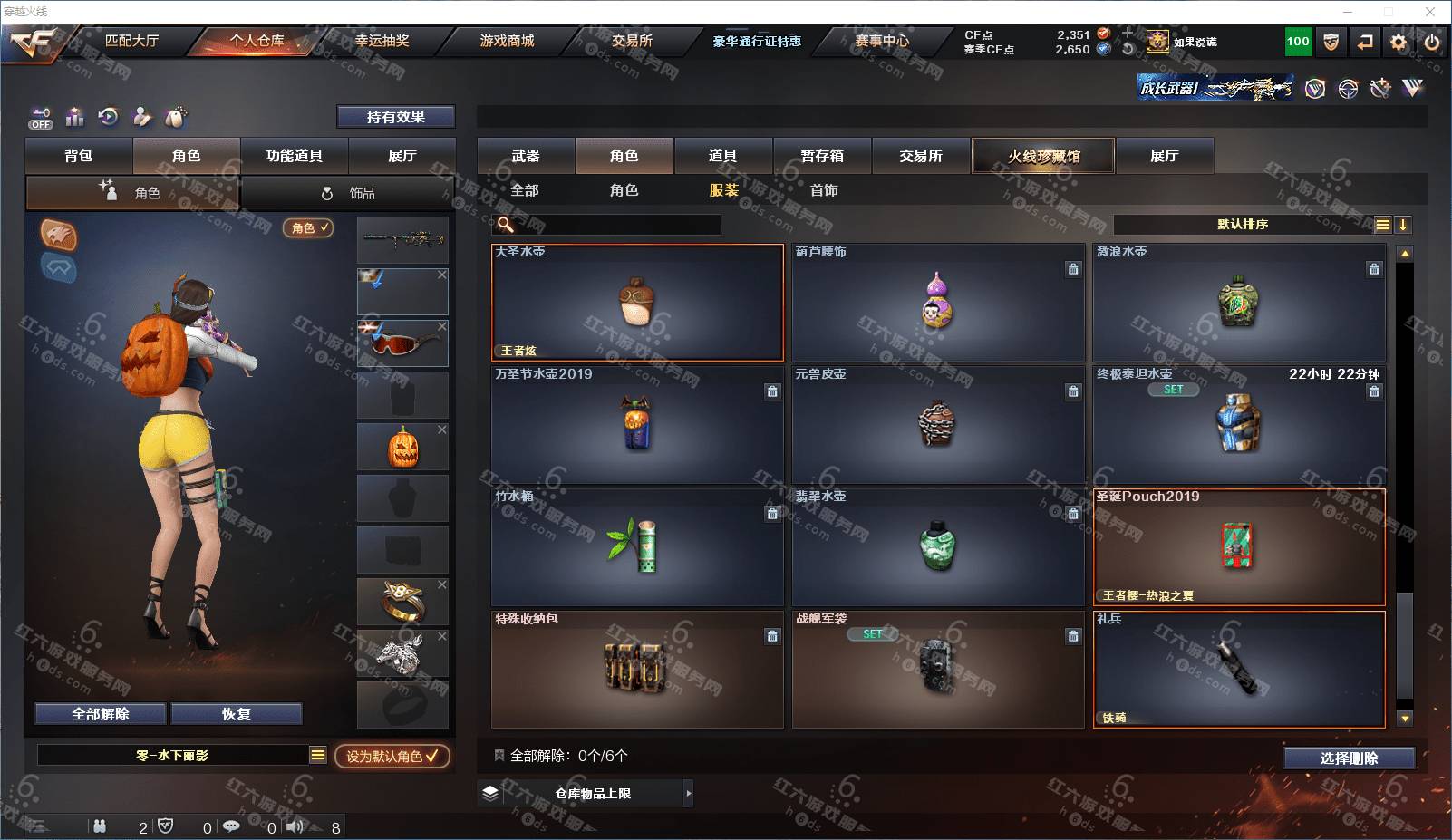The width and height of the screenshot is (1452, 840).
Task: Open the 匹配大厅 matchmaking lobby
Action: click(131, 41)
